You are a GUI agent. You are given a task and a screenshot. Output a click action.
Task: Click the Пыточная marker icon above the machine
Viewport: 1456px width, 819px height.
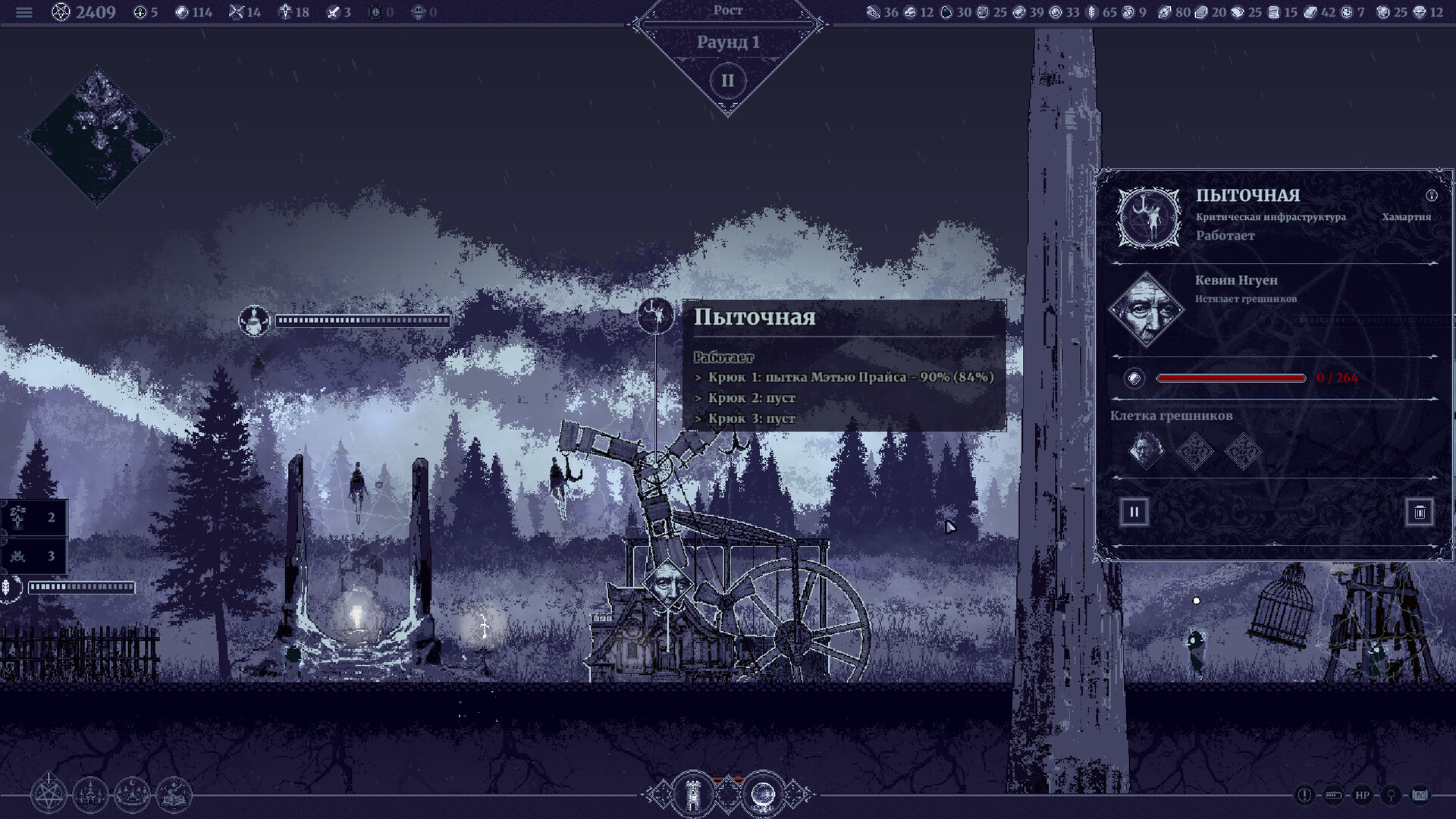pos(655,315)
